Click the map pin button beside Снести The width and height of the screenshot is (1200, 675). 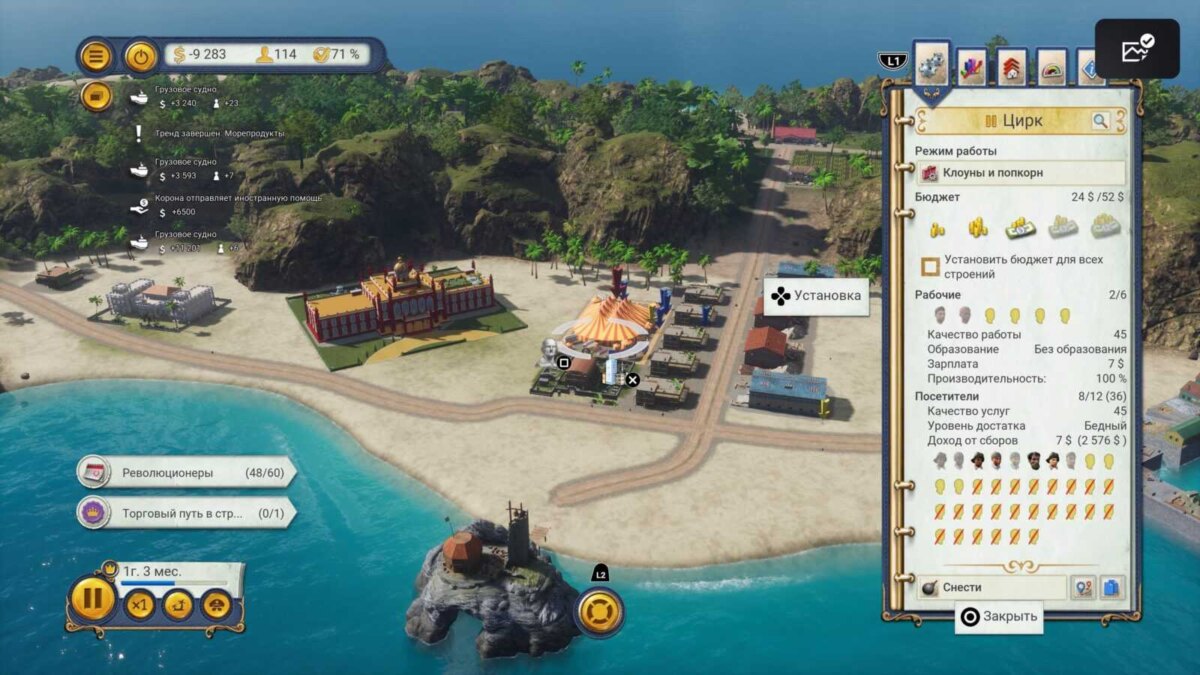(x=1083, y=588)
